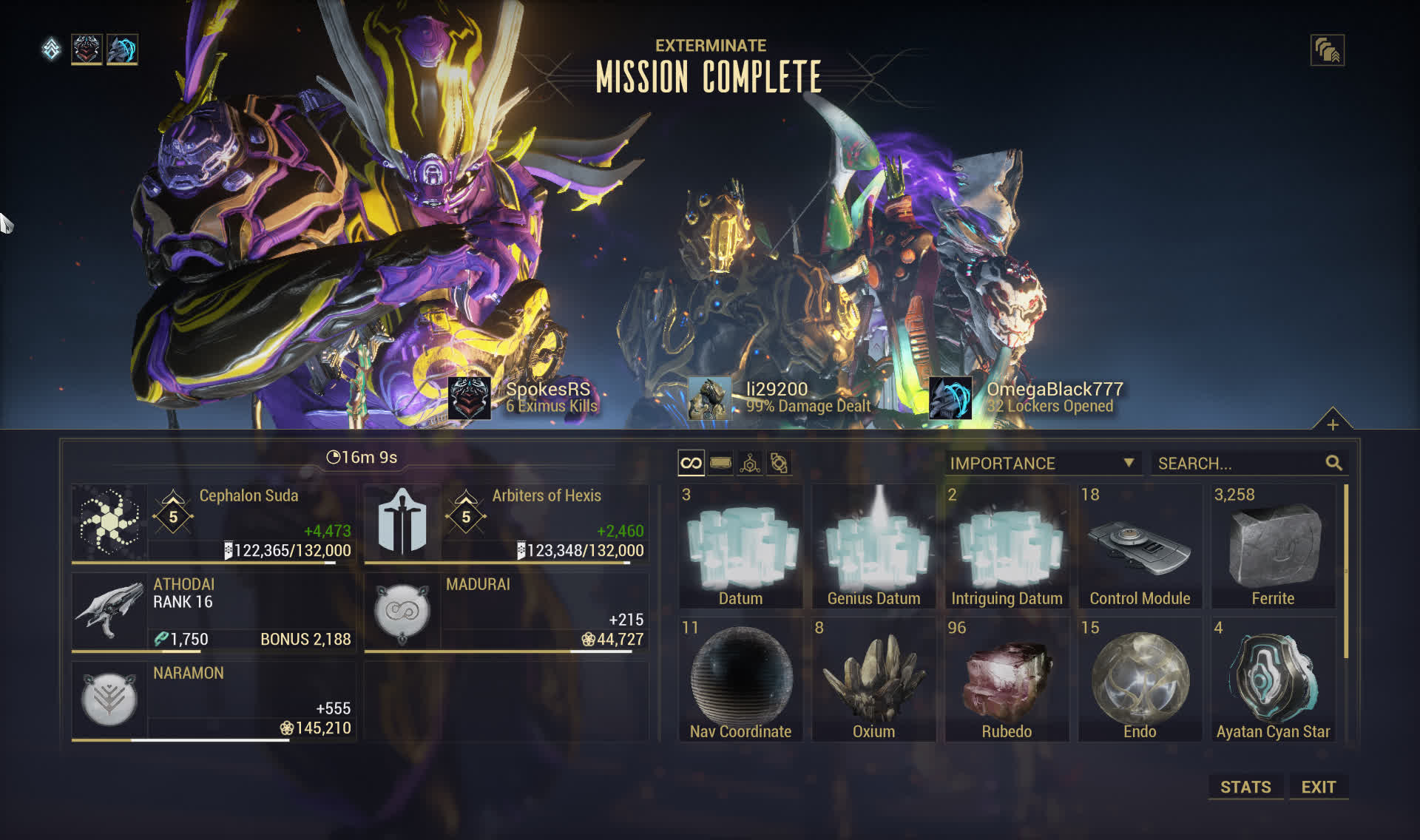Show all rewards with the infinity tab
Image resolution: width=1420 pixels, height=840 pixels.
tap(691, 464)
